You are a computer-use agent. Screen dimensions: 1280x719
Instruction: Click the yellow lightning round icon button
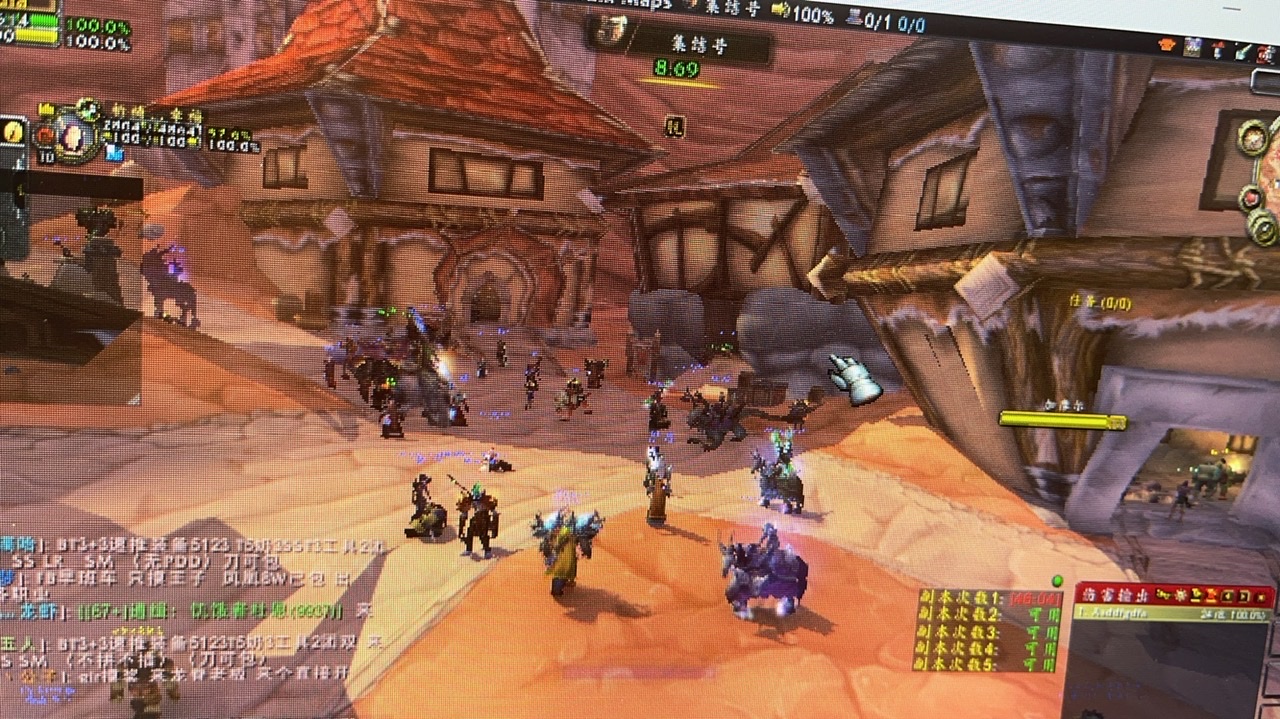pos(14,132)
